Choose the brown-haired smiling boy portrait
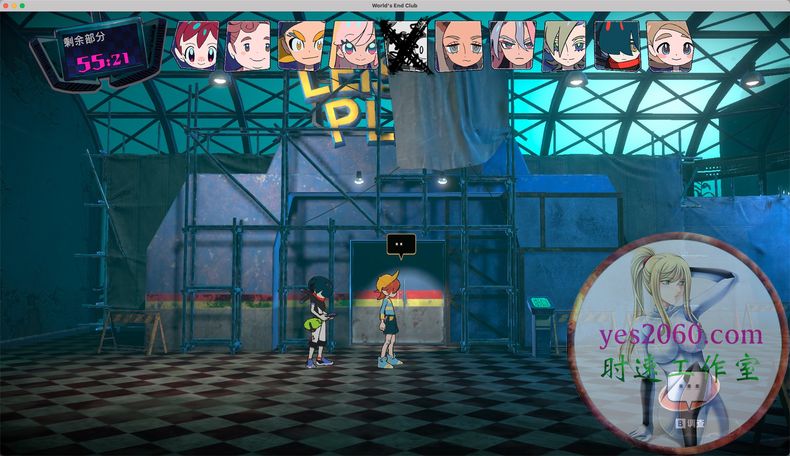Image resolution: width=790 pixels, height=456 pixels. 248,46
